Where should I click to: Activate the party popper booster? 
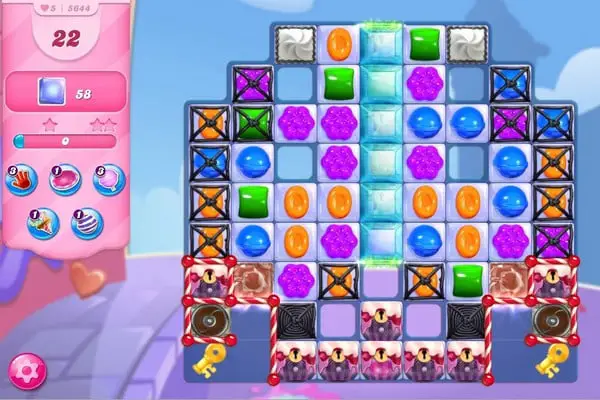pyautogui.click(x=44, y=221)
